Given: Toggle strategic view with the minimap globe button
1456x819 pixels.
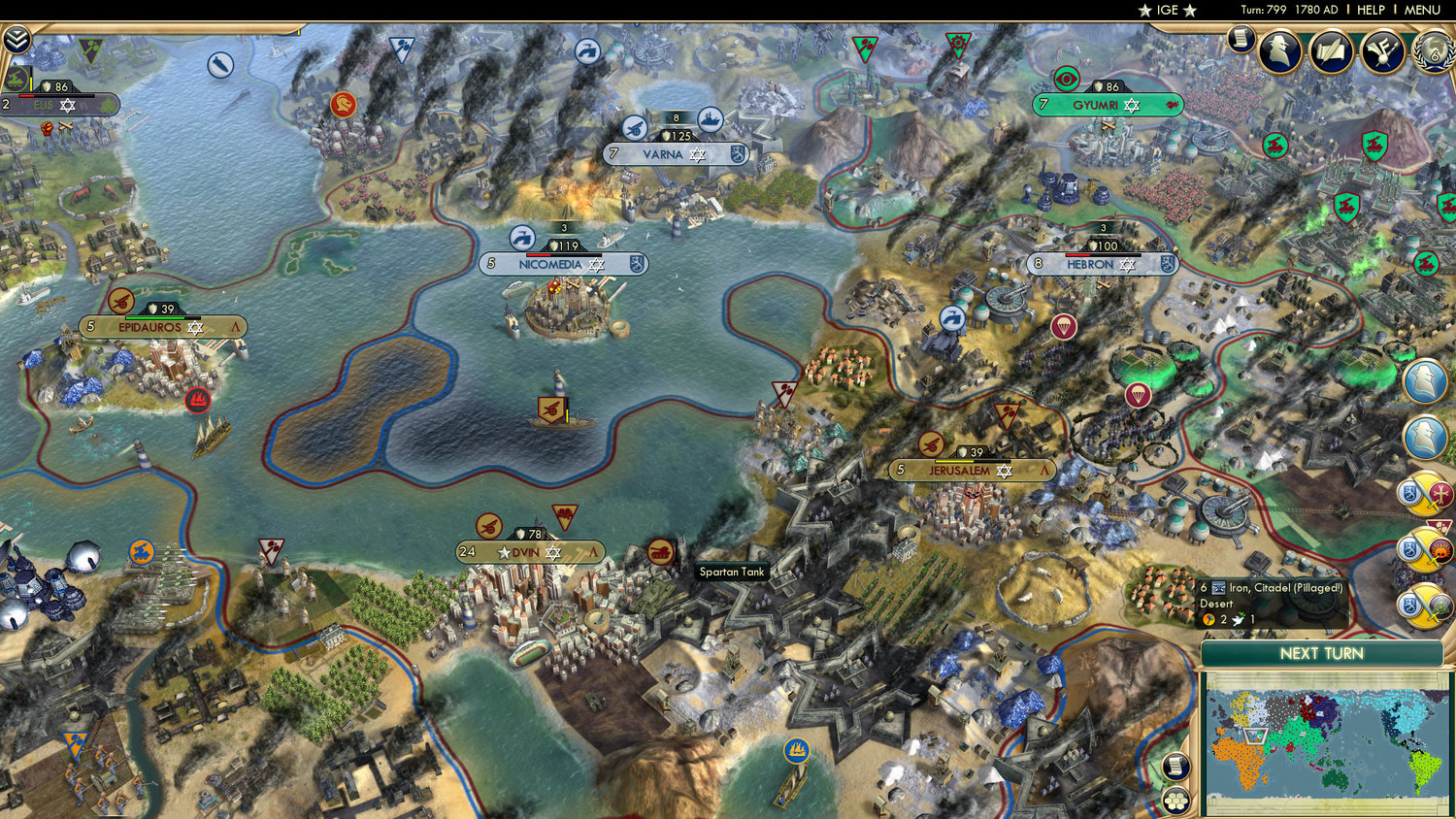Looking at the screenshot, I should pyautogui.click(x=1176, y=801).
